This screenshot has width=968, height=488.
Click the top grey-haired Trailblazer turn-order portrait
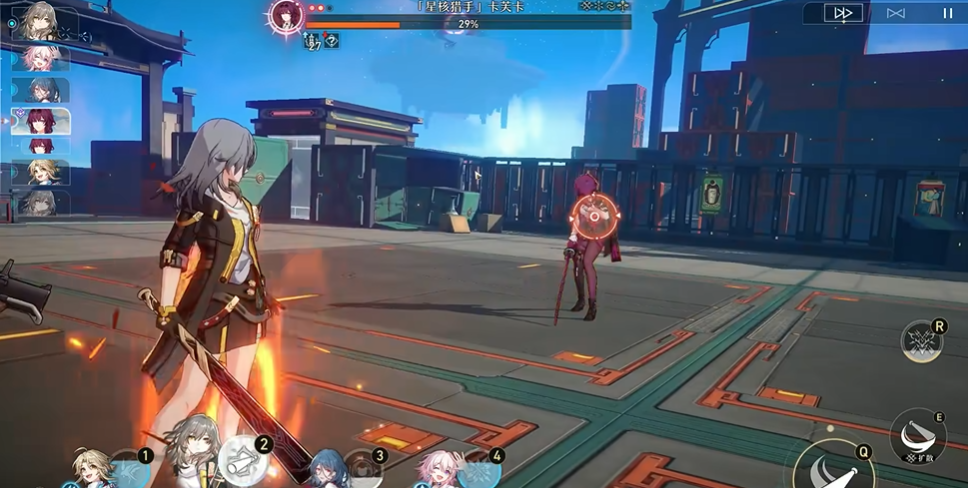click(x=40, y=20)
